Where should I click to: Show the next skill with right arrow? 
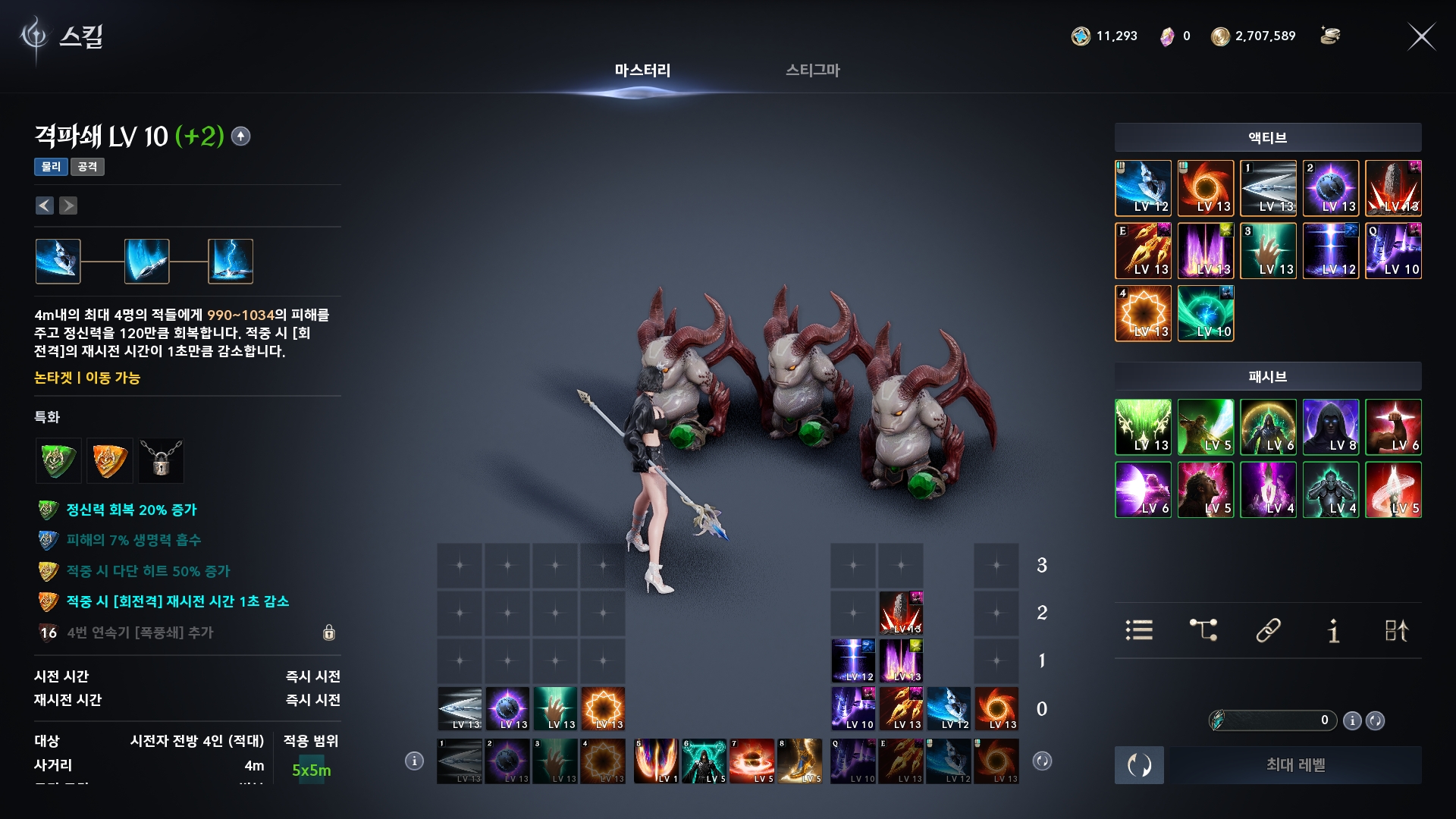click(x=68, y=206)
